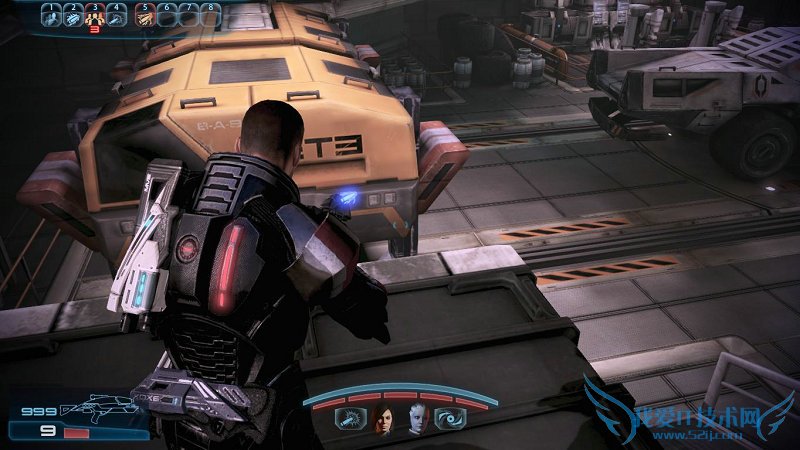
Task: Use the power in hotbar slot 2
Action: click(x=73, y=15)
